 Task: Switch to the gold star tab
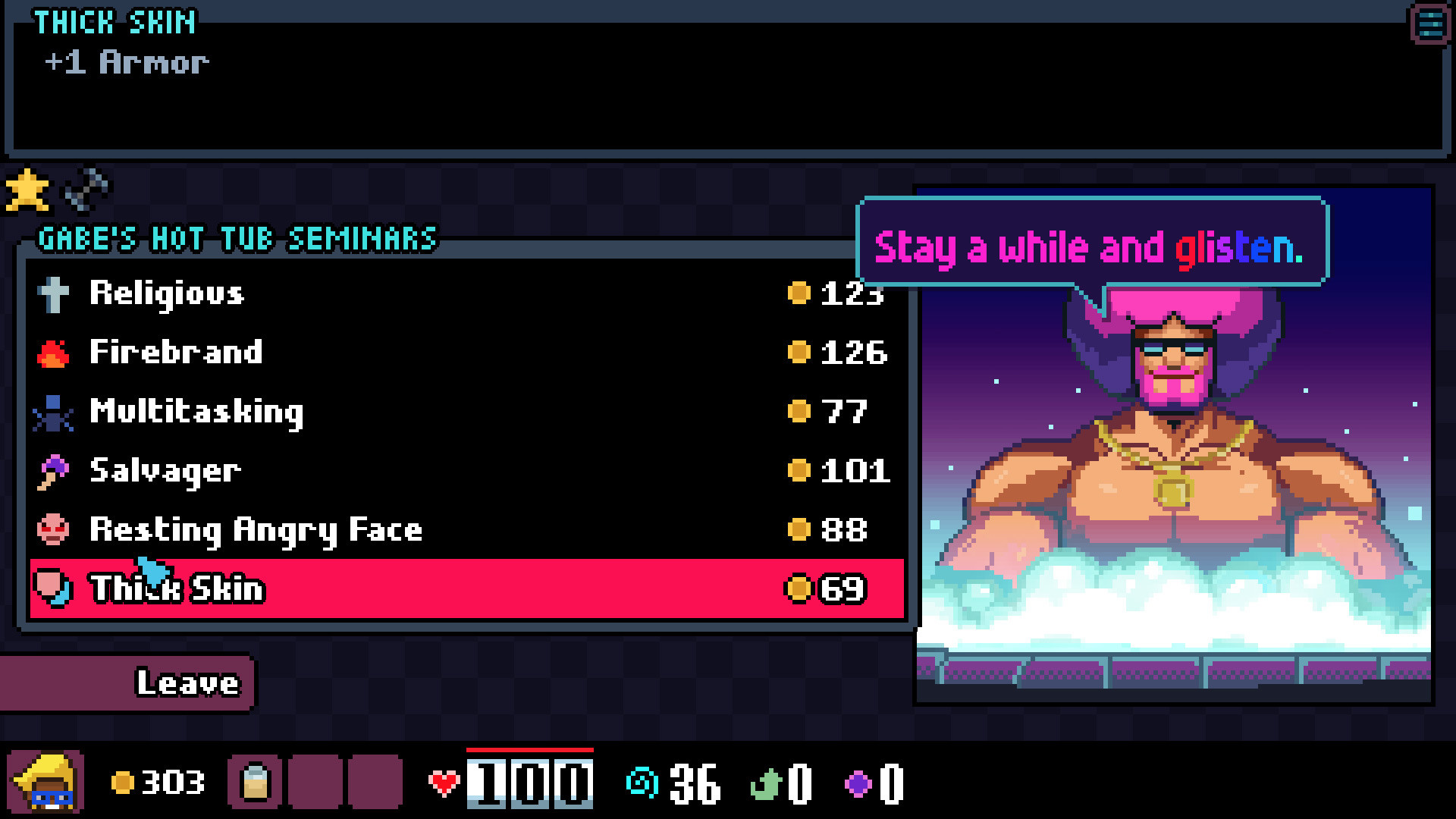27,190
